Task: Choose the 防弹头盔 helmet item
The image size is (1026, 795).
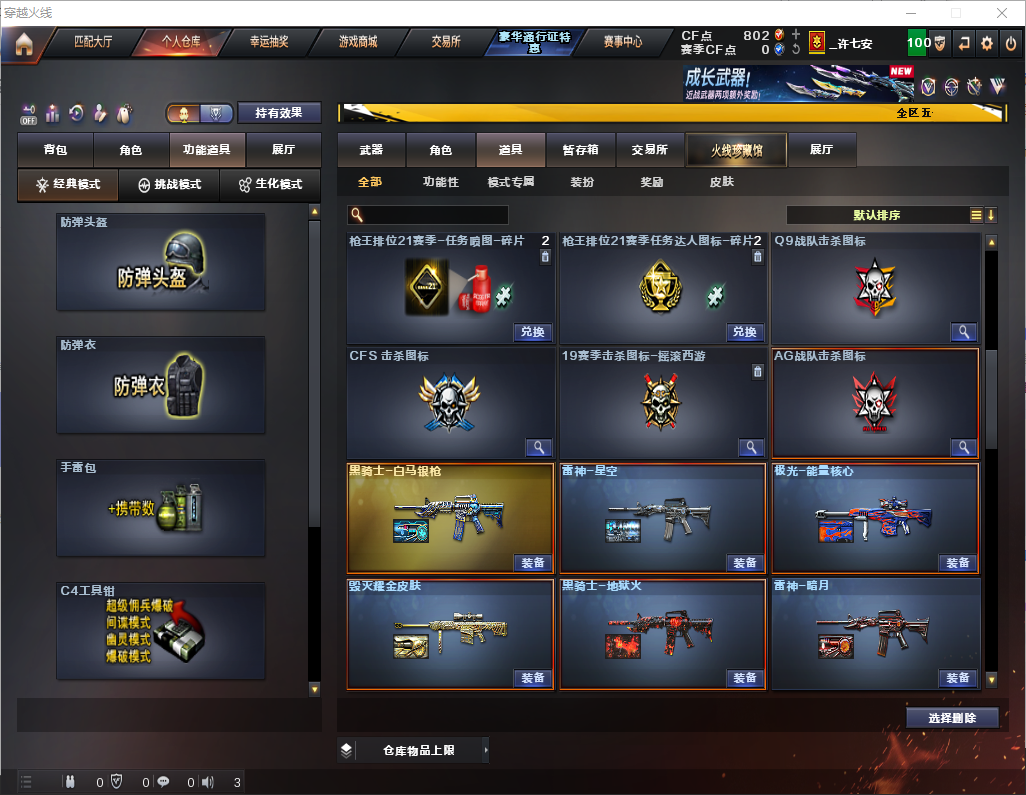Action: pyautogui.click(x=161, y=262)
